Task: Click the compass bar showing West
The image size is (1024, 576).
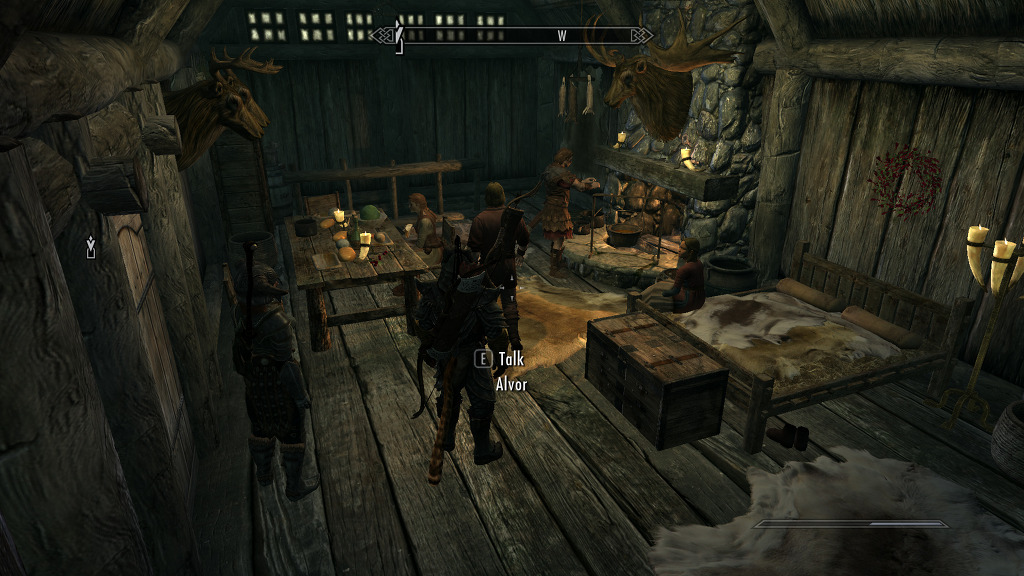Action: click(x=511, y=36)
